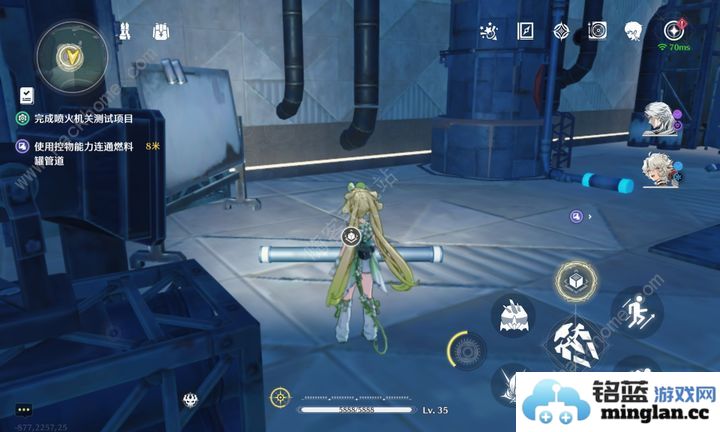The image size is (720, 432).
Task: Open the backpack icon in the top bar
Action: [161, 32]
